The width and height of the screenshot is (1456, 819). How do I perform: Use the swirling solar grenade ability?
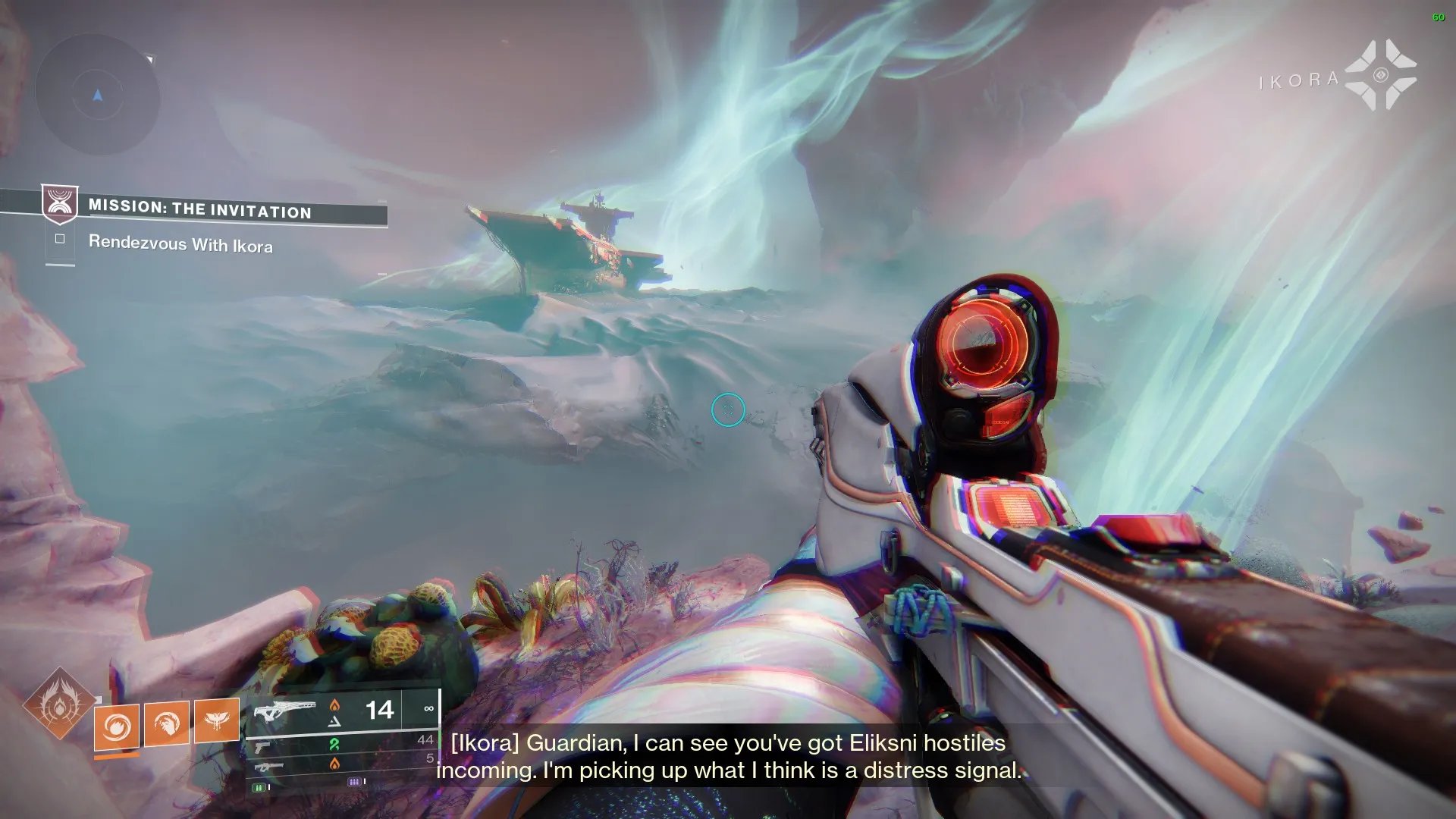click(x=117, y=726)
